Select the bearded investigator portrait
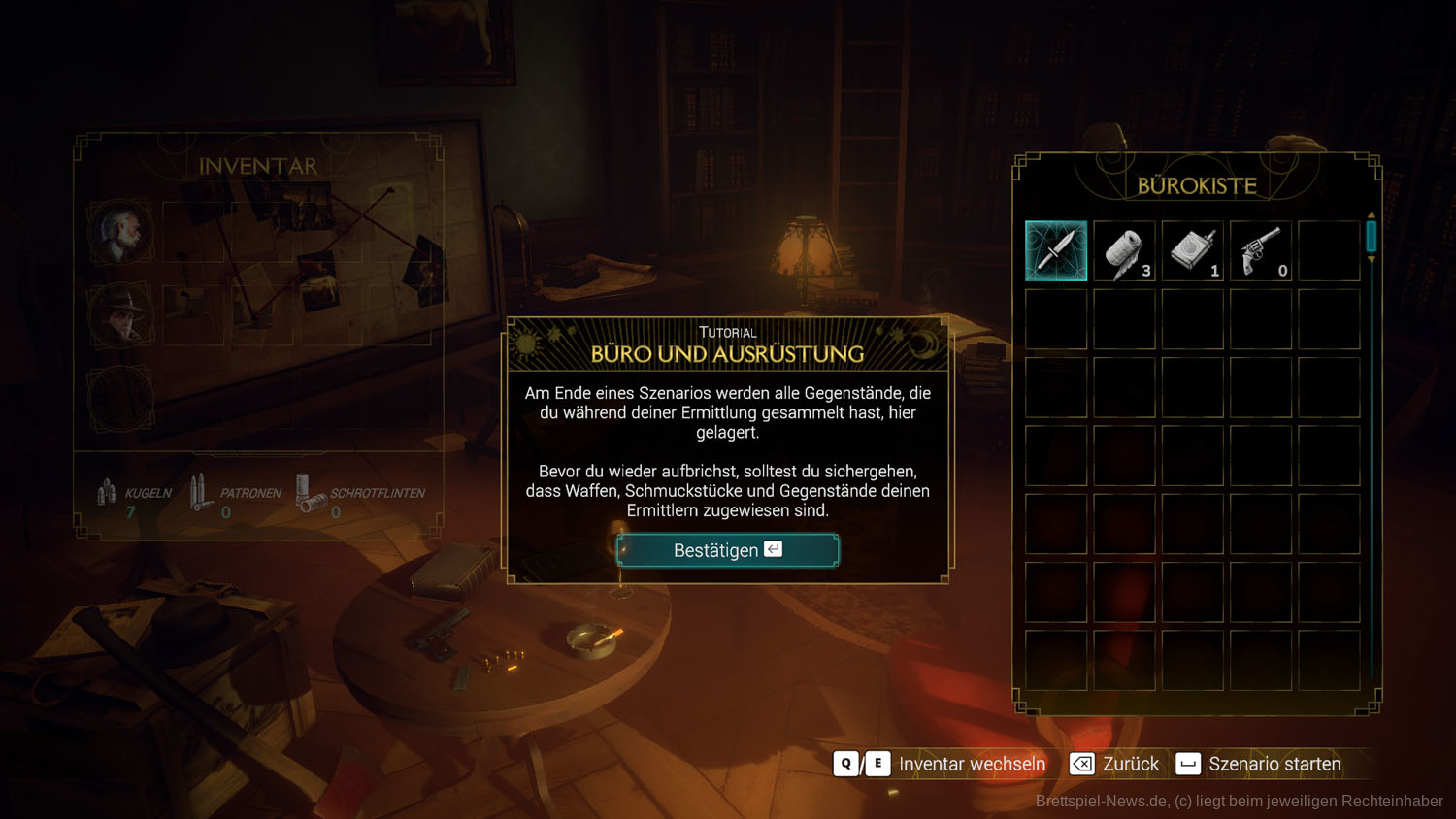1456x819 pixels. (120, 233)
